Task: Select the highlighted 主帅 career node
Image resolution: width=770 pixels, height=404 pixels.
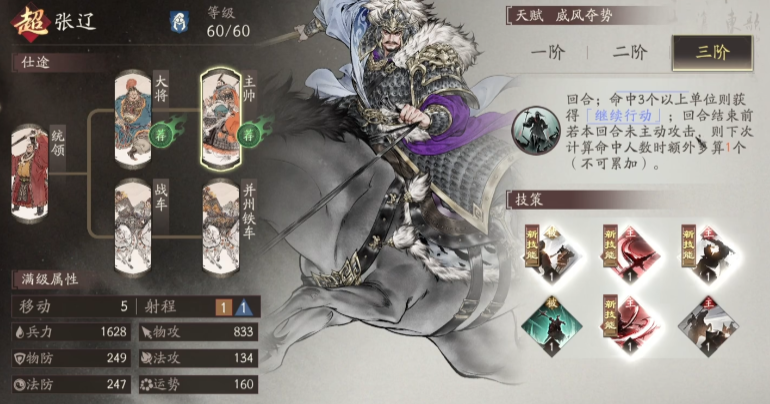Action: click(x=221, y=115)
